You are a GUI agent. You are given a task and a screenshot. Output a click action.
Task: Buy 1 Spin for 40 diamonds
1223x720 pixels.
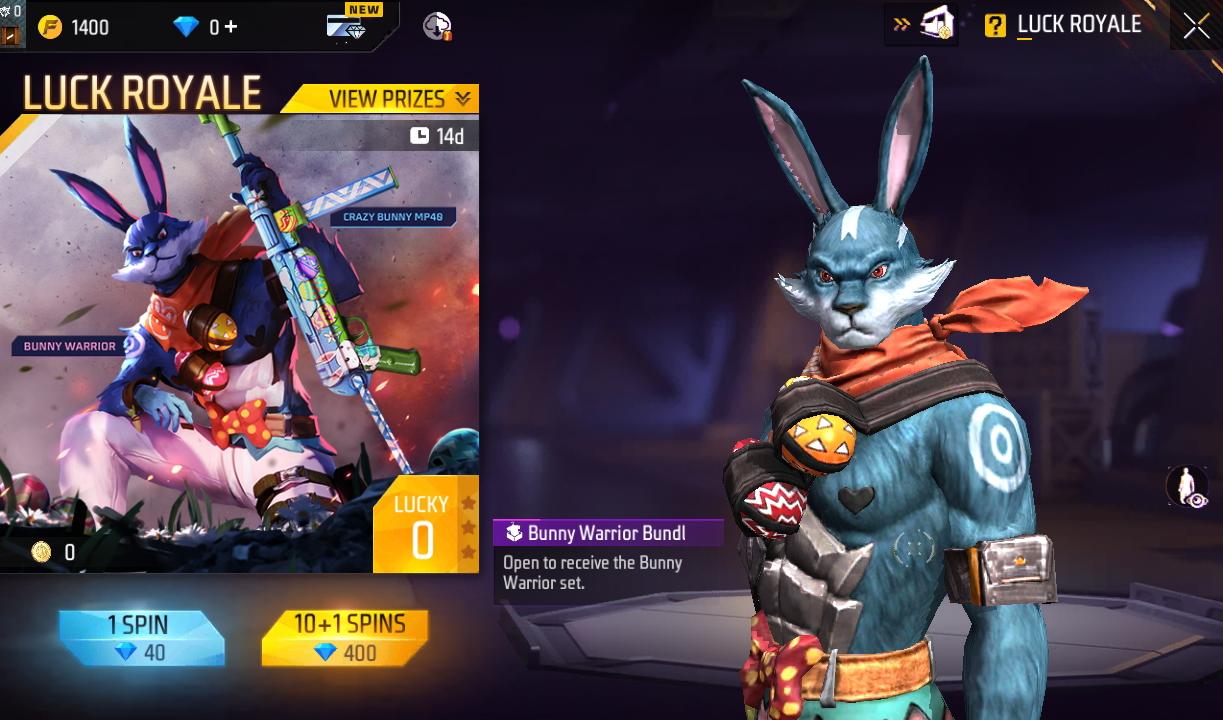pyautogui.click(x=141, y=638)
